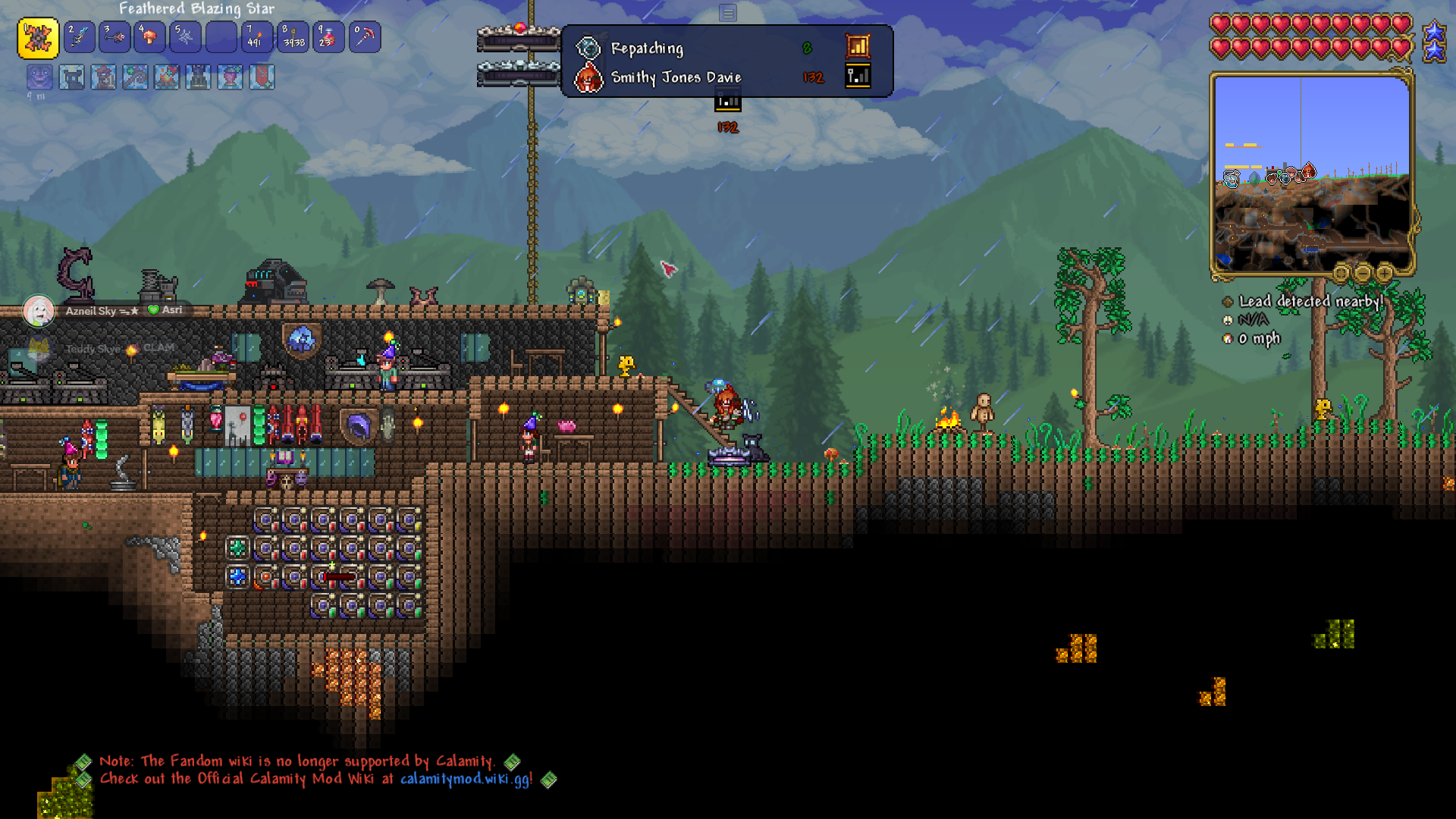The image size is (1456, 819).
Task: Choose the mushroom item in the hotbar
Action: point(149,37)
